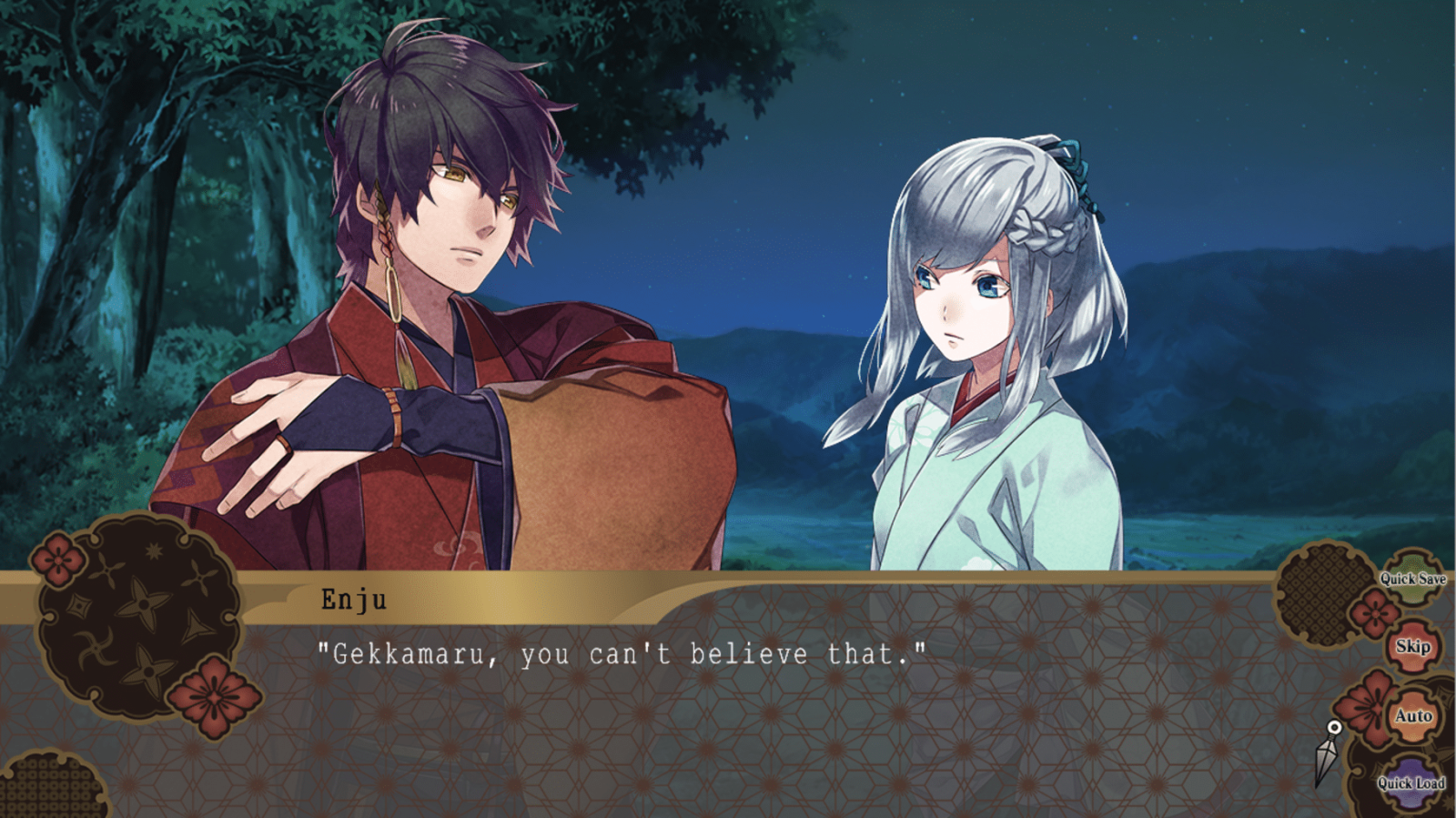Viewport: 1456px width, 818px height.
Task: Click the flower ornament at the bottom-left corner
Action: click(x=213, y=696)
